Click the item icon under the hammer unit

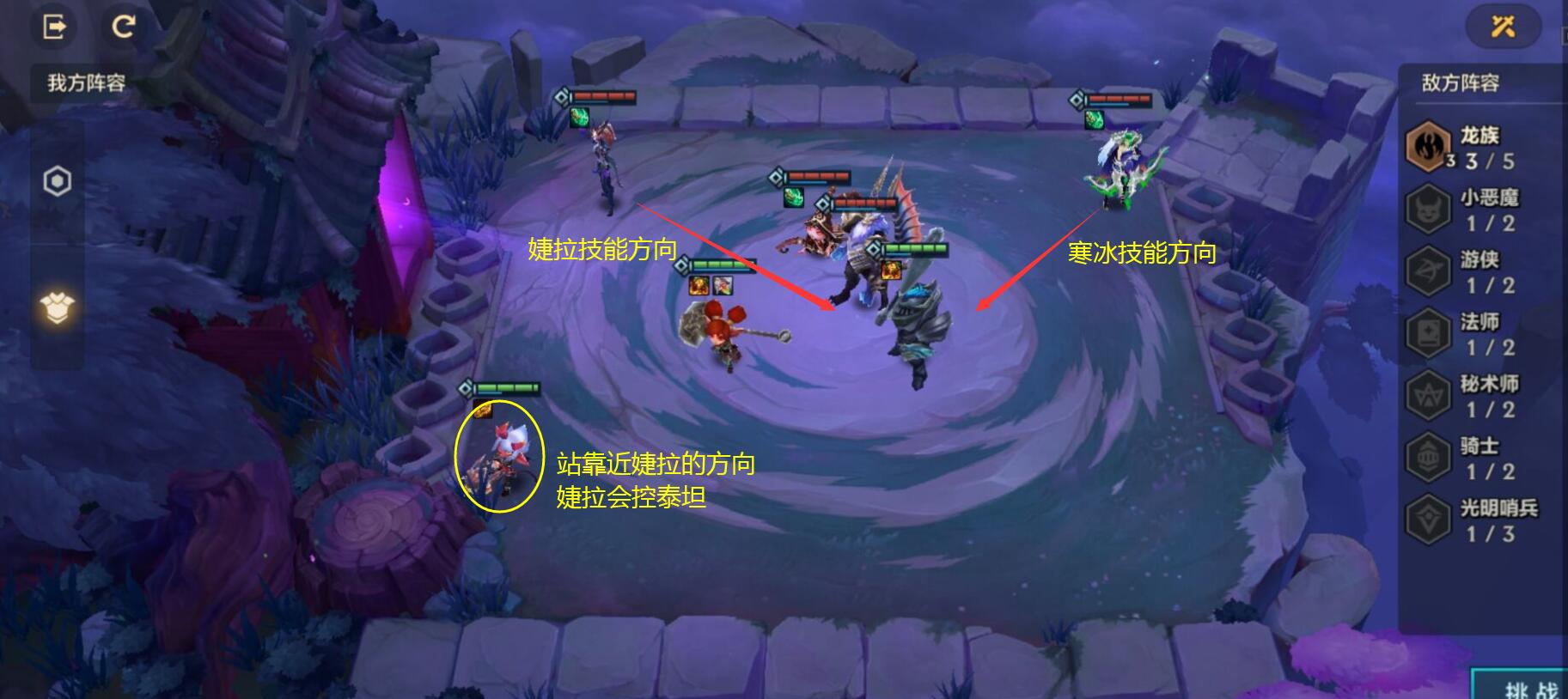point(699,283)
